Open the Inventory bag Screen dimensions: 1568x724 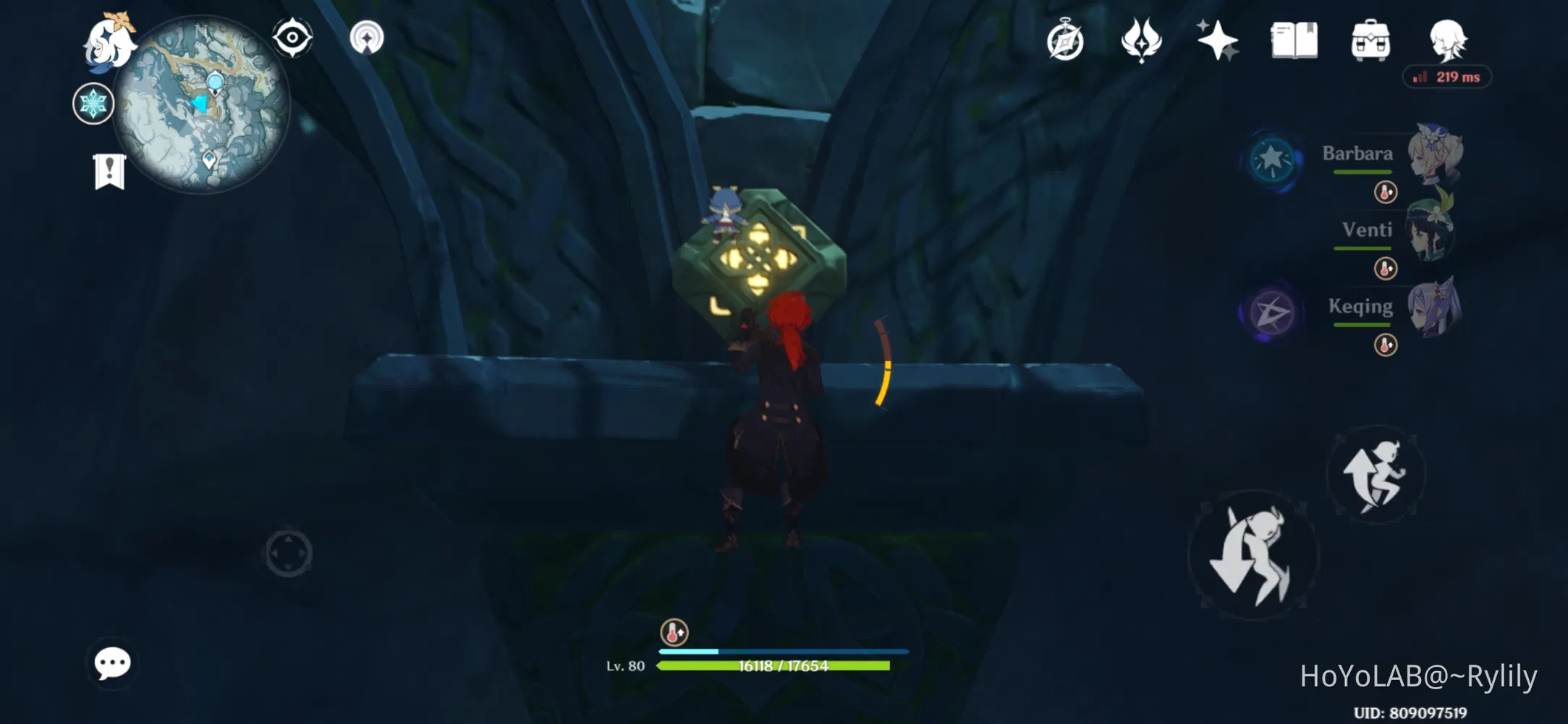1370,41
